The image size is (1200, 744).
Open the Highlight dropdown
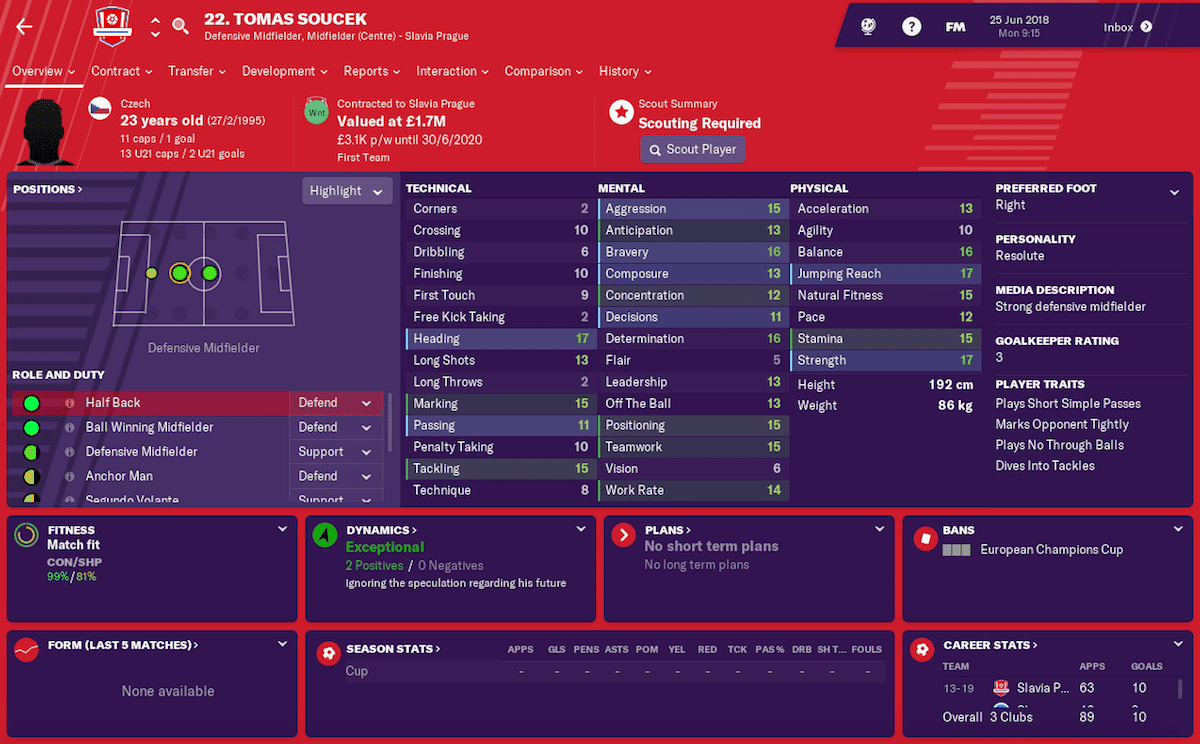click(345, 191)
